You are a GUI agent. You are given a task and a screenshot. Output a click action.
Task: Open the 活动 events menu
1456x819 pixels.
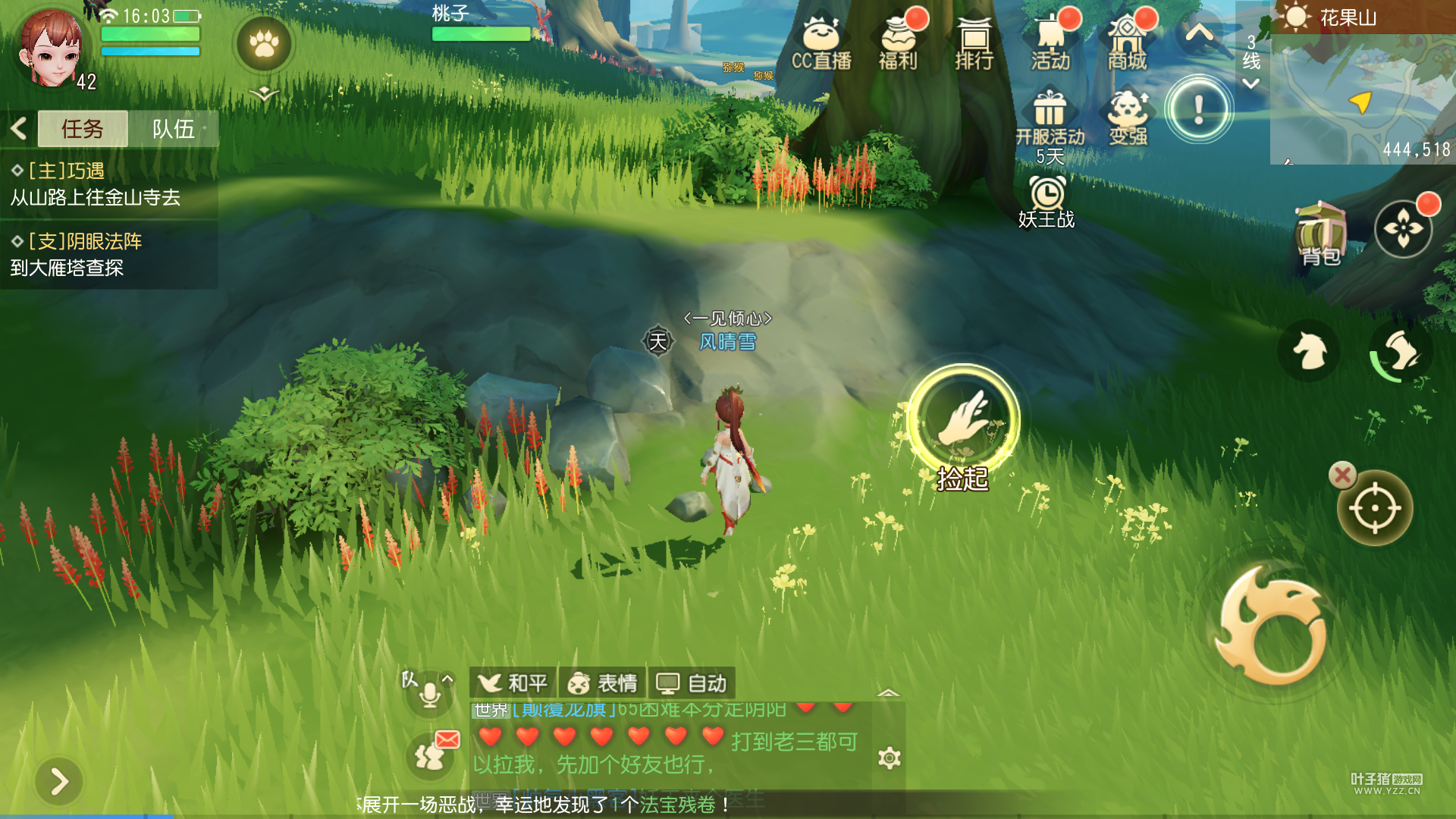coord(1051,43)
